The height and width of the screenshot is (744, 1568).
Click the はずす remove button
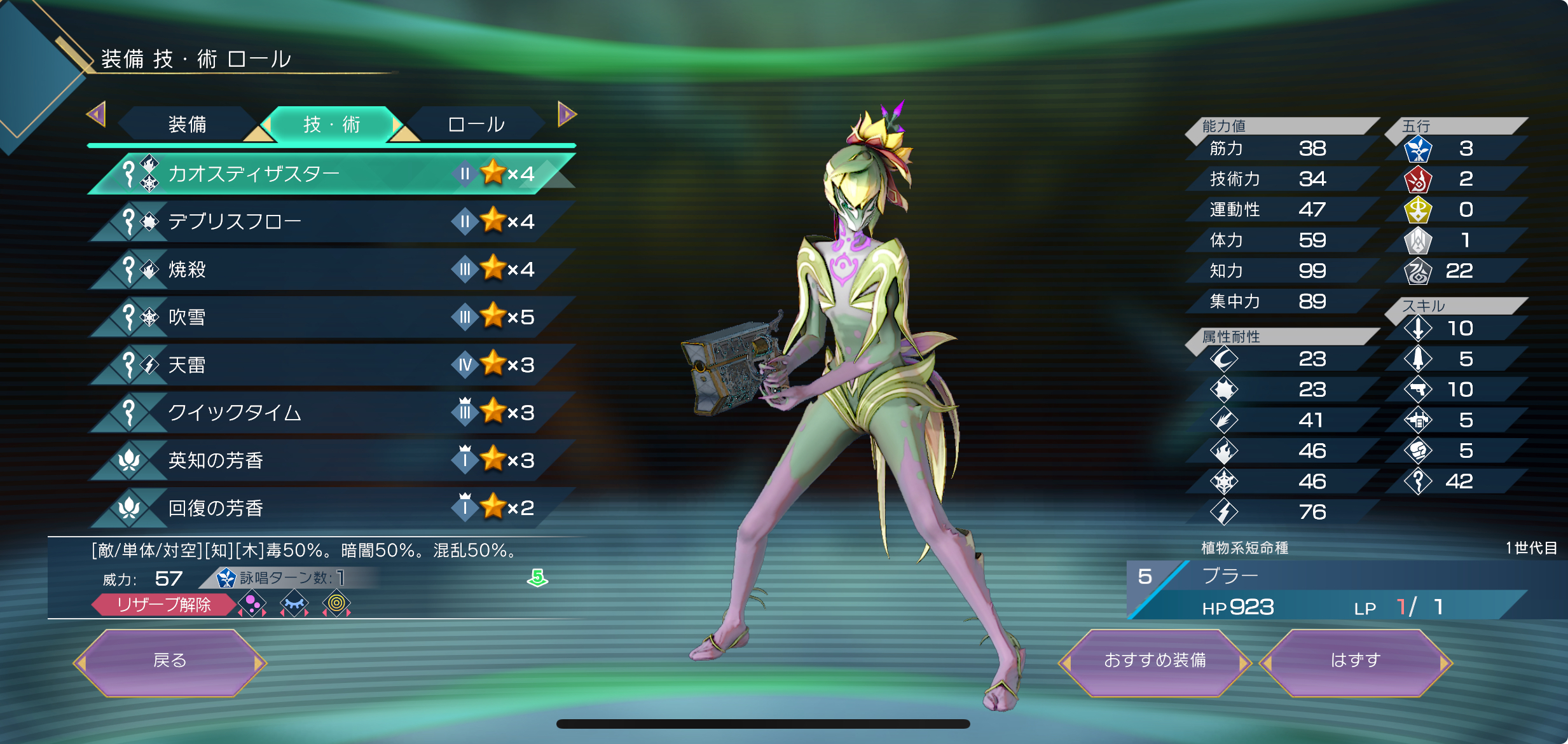click(1355, 661)
